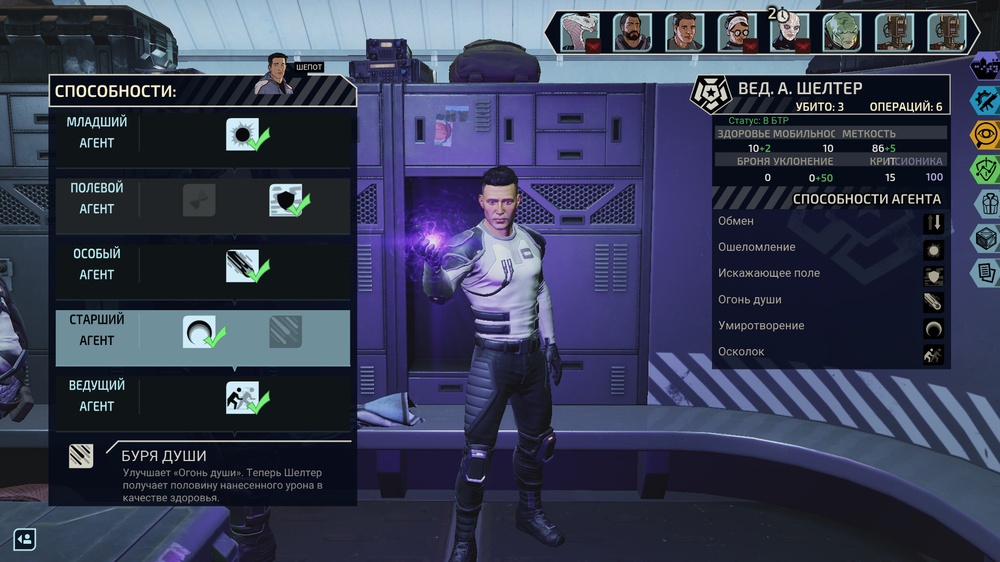1000x562 pixels.
Task: Pick the greyed-out Field Agent ability
Action: (x=199, y=200)
